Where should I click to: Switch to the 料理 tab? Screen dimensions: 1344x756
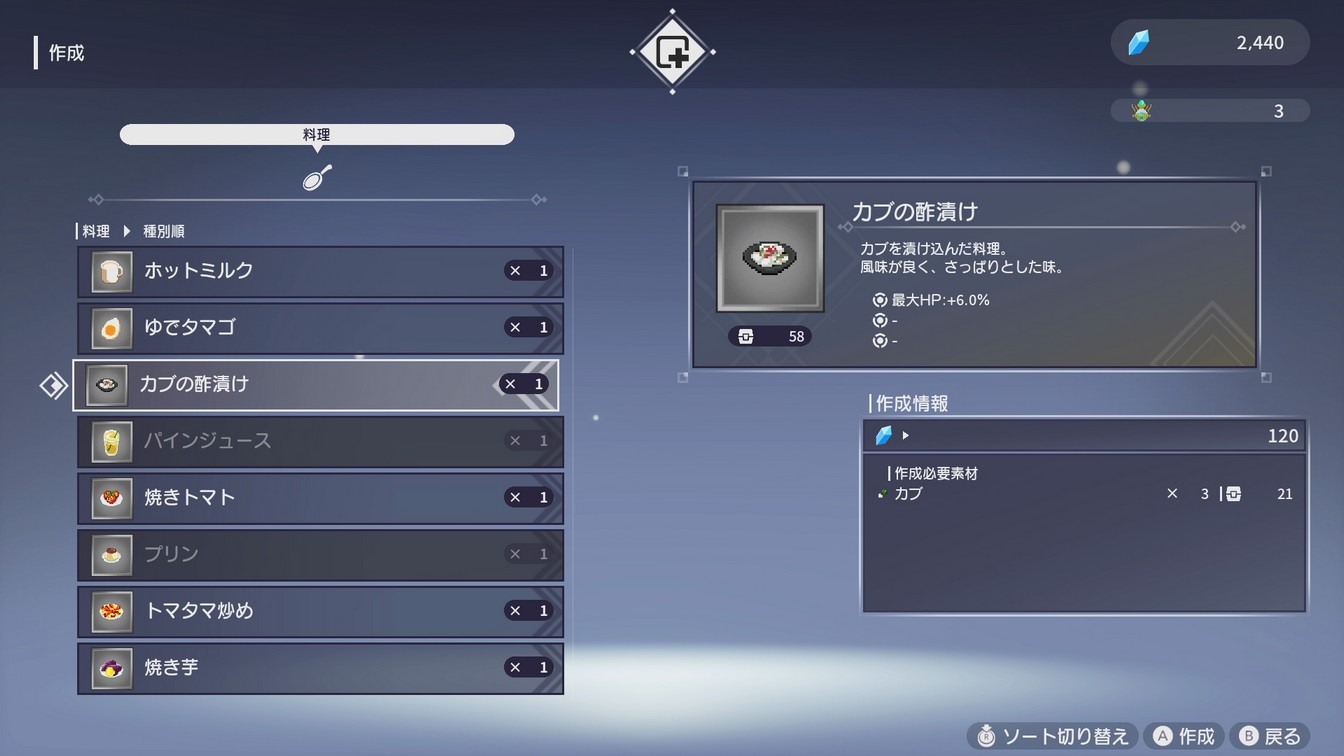pos(317,134)
